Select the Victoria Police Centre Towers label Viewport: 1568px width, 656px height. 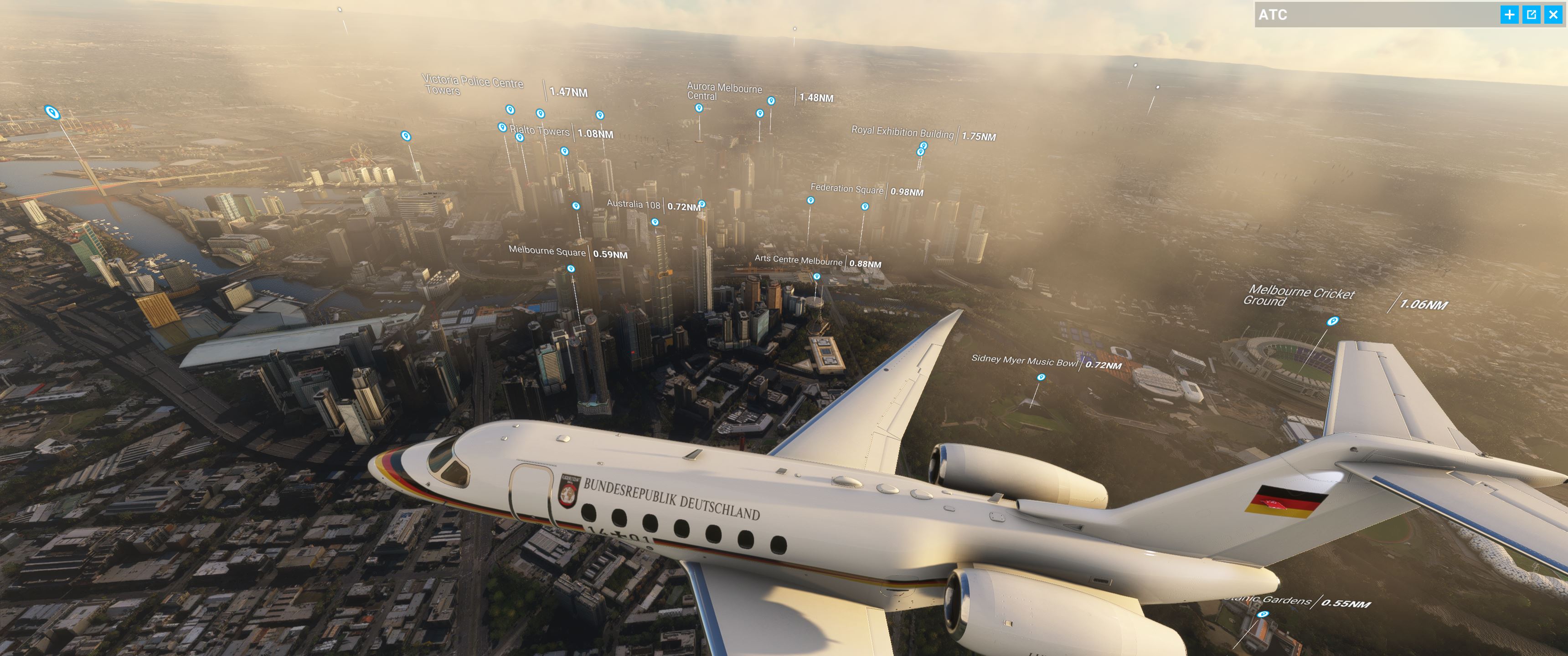[x=475, y=85]
